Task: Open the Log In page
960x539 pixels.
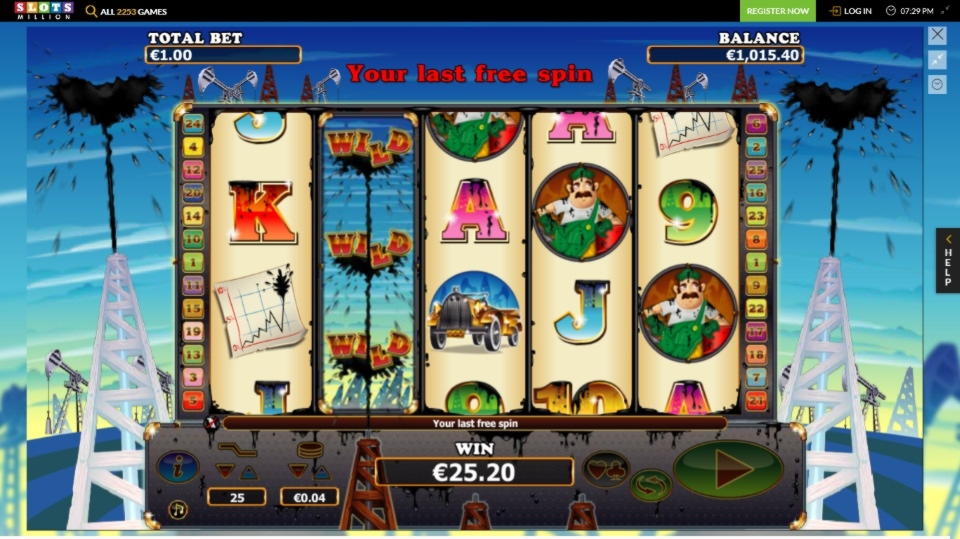Action: [850, 11]
